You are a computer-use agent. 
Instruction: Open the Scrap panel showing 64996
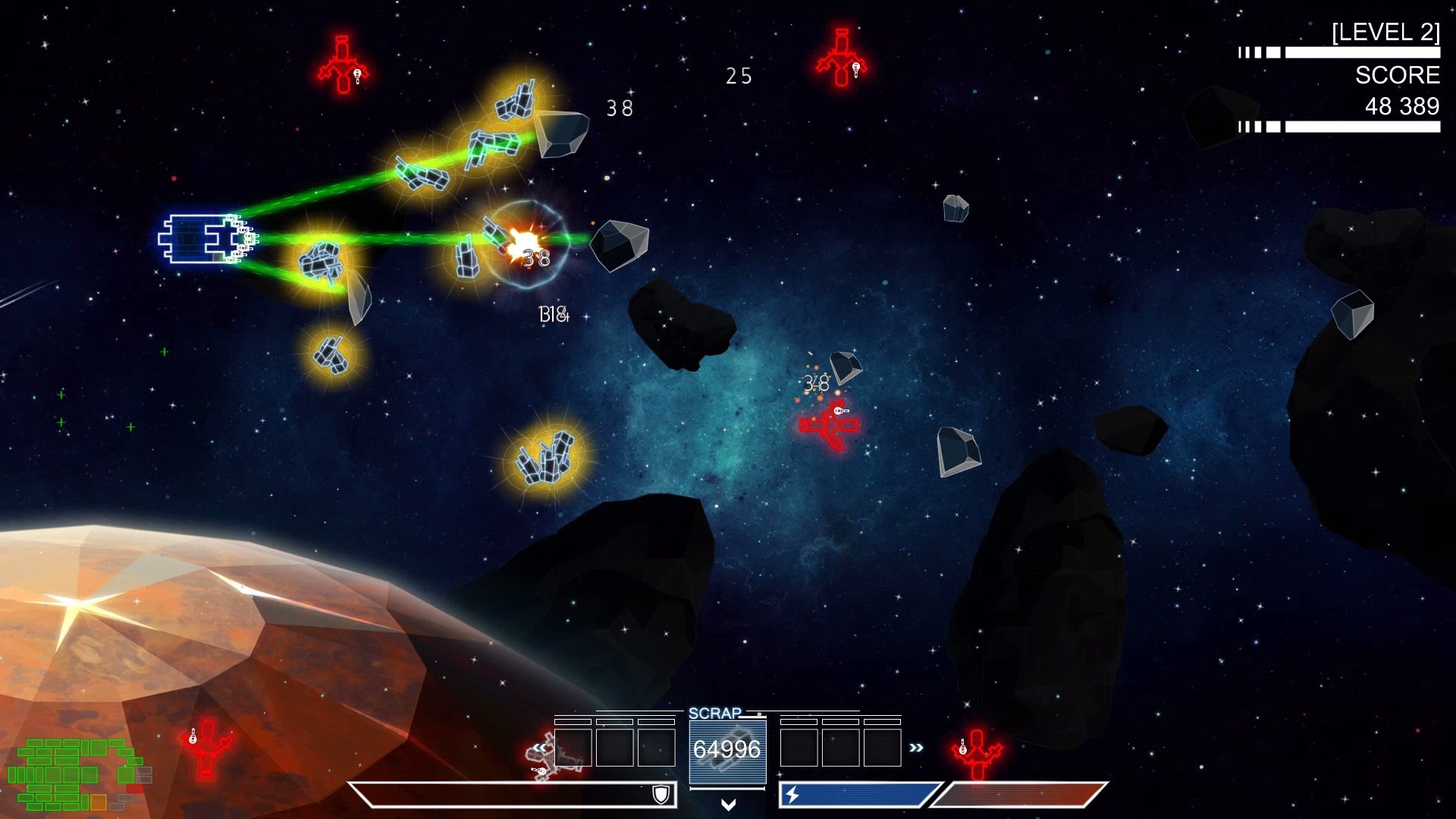tap(727, 749)
